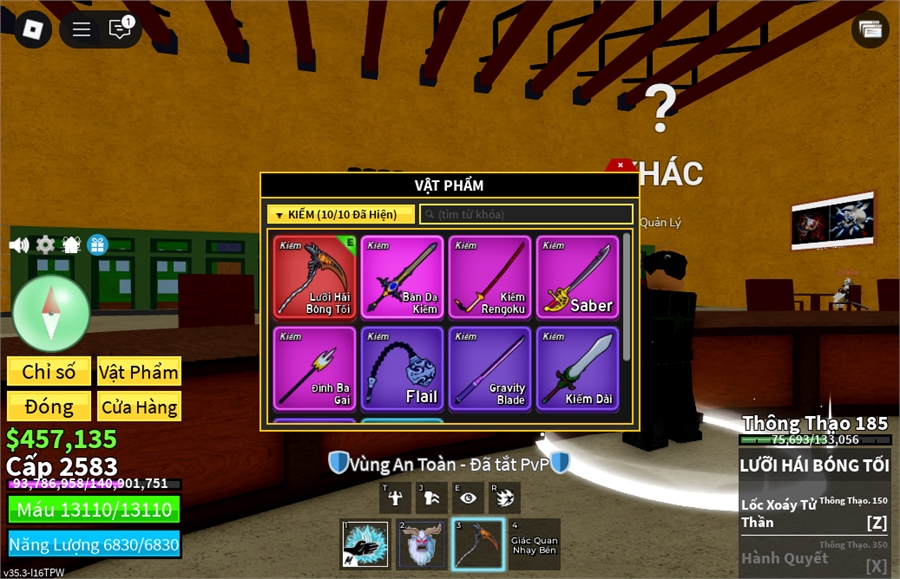Click the Vật Phẩm inventory button
The height and width of the screenshot is (579, 900).
pyautogui.click(x=139, y=372)
